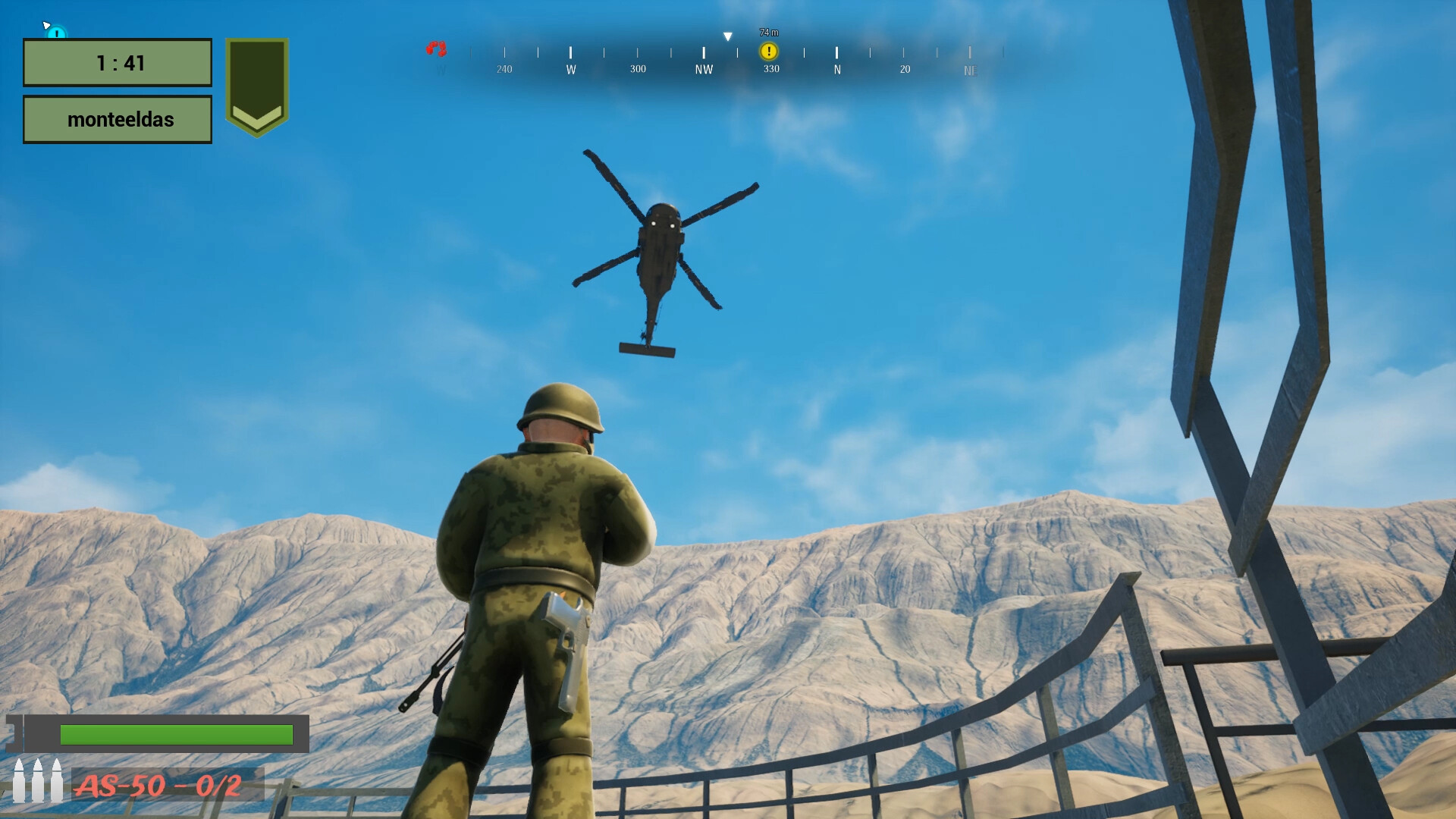Click the monteeldas player name panel
The height and width of the screenshot is (819, 1456).
118,119
